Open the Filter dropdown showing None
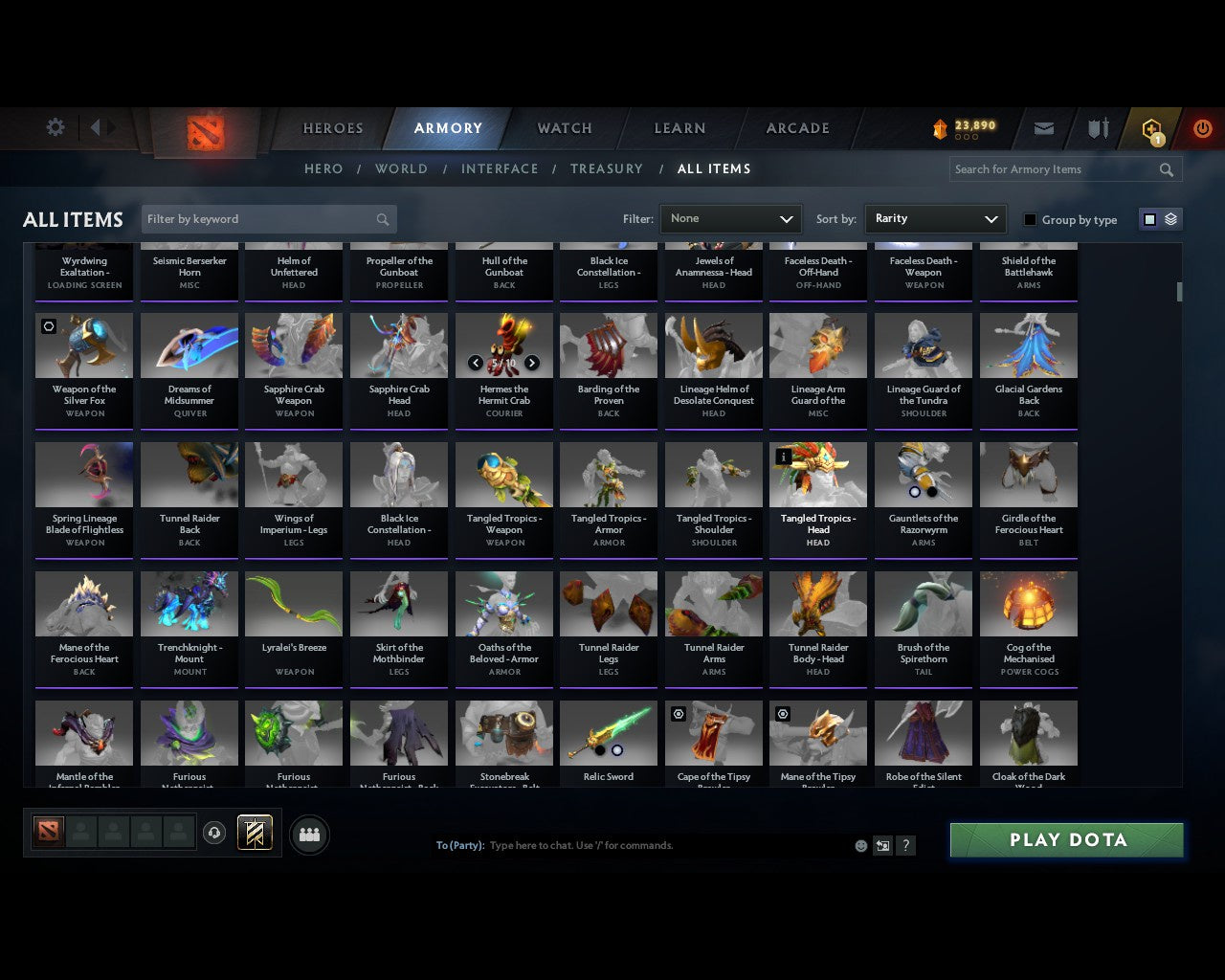 tap(730, 218)
